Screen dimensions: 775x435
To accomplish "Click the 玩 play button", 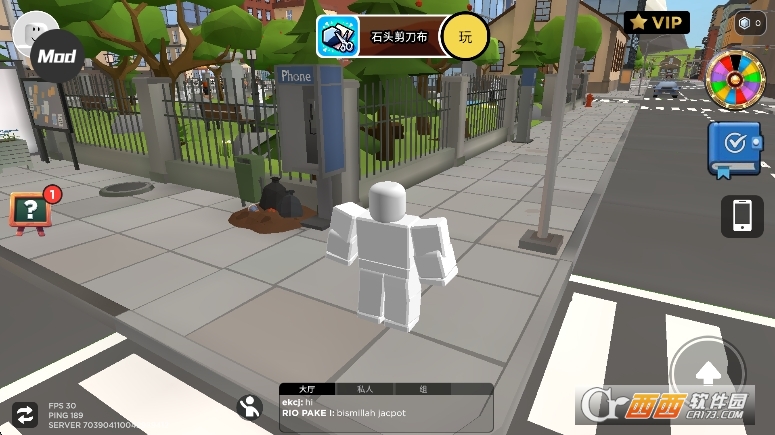I will 465,37.
